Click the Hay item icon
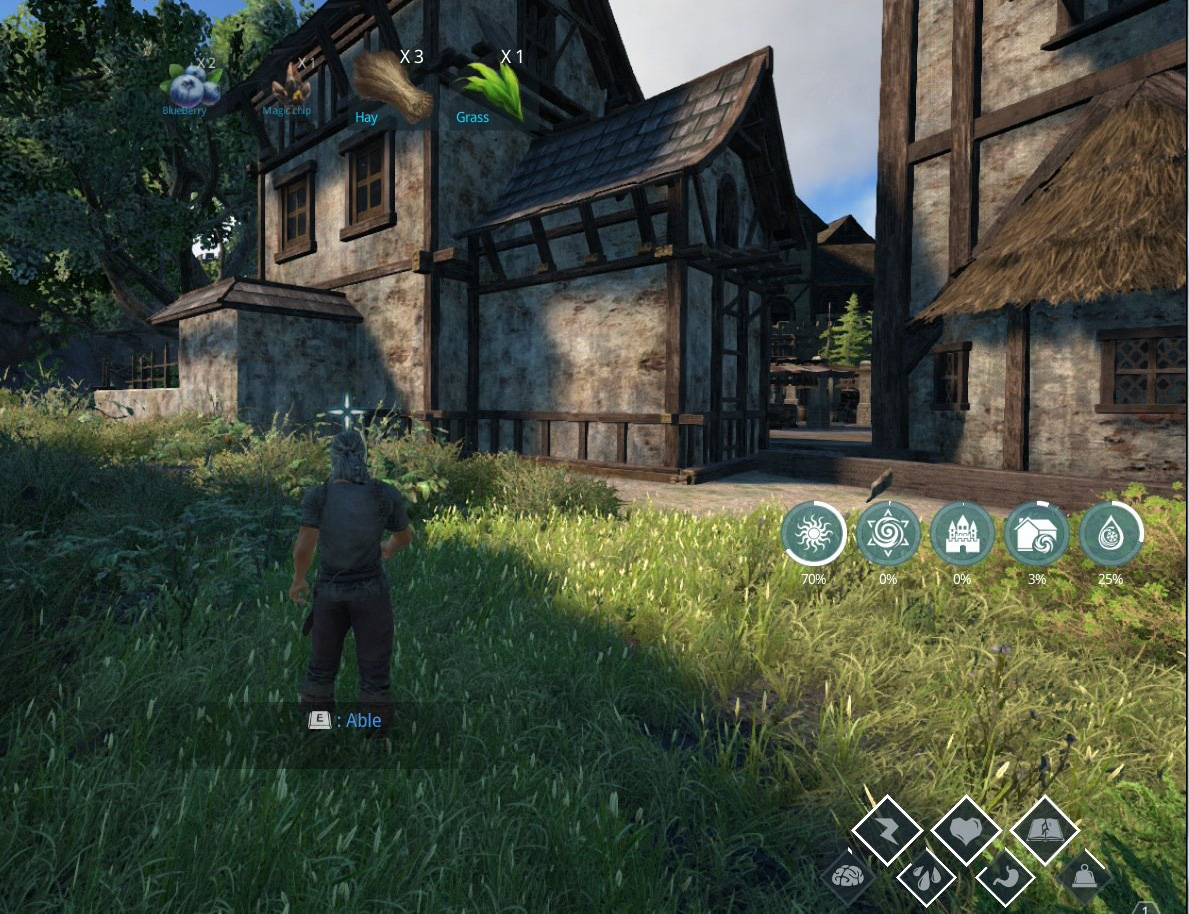Image resolution: width=1189 pixels, height=914 pixels. click(393, 88)
